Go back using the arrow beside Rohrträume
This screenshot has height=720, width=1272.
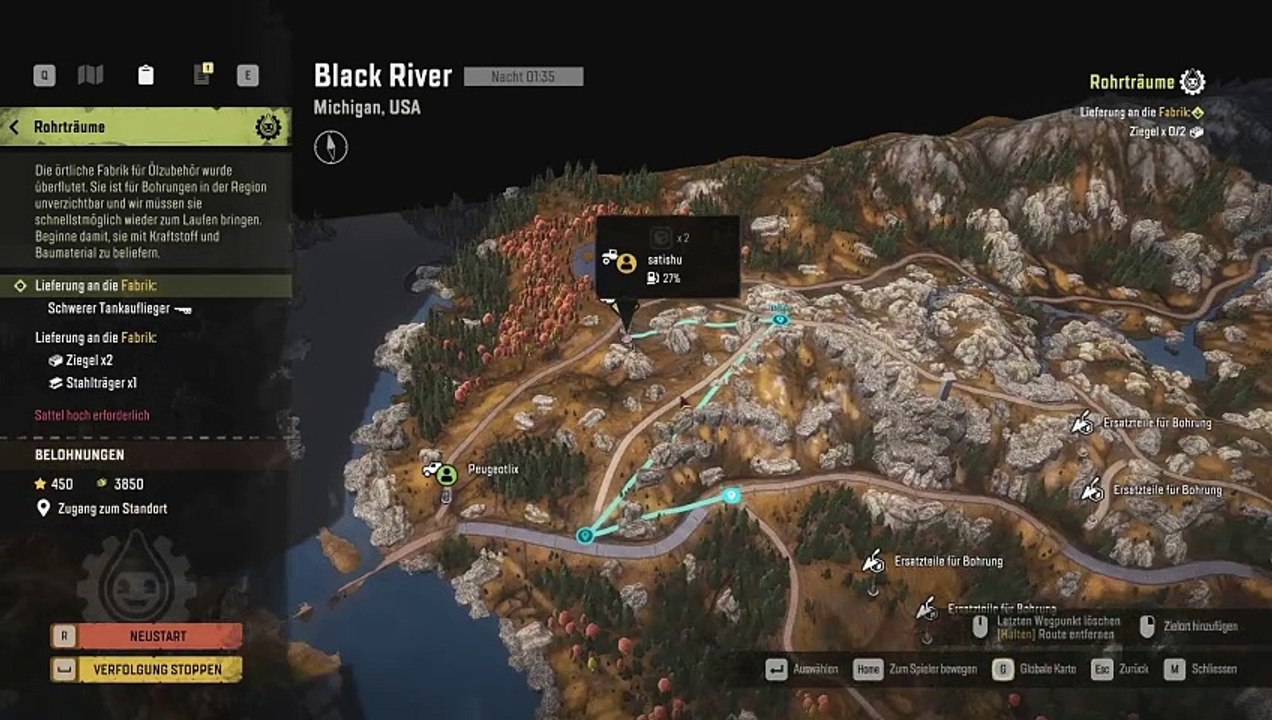pyautogui.click(x=15, y=127)
